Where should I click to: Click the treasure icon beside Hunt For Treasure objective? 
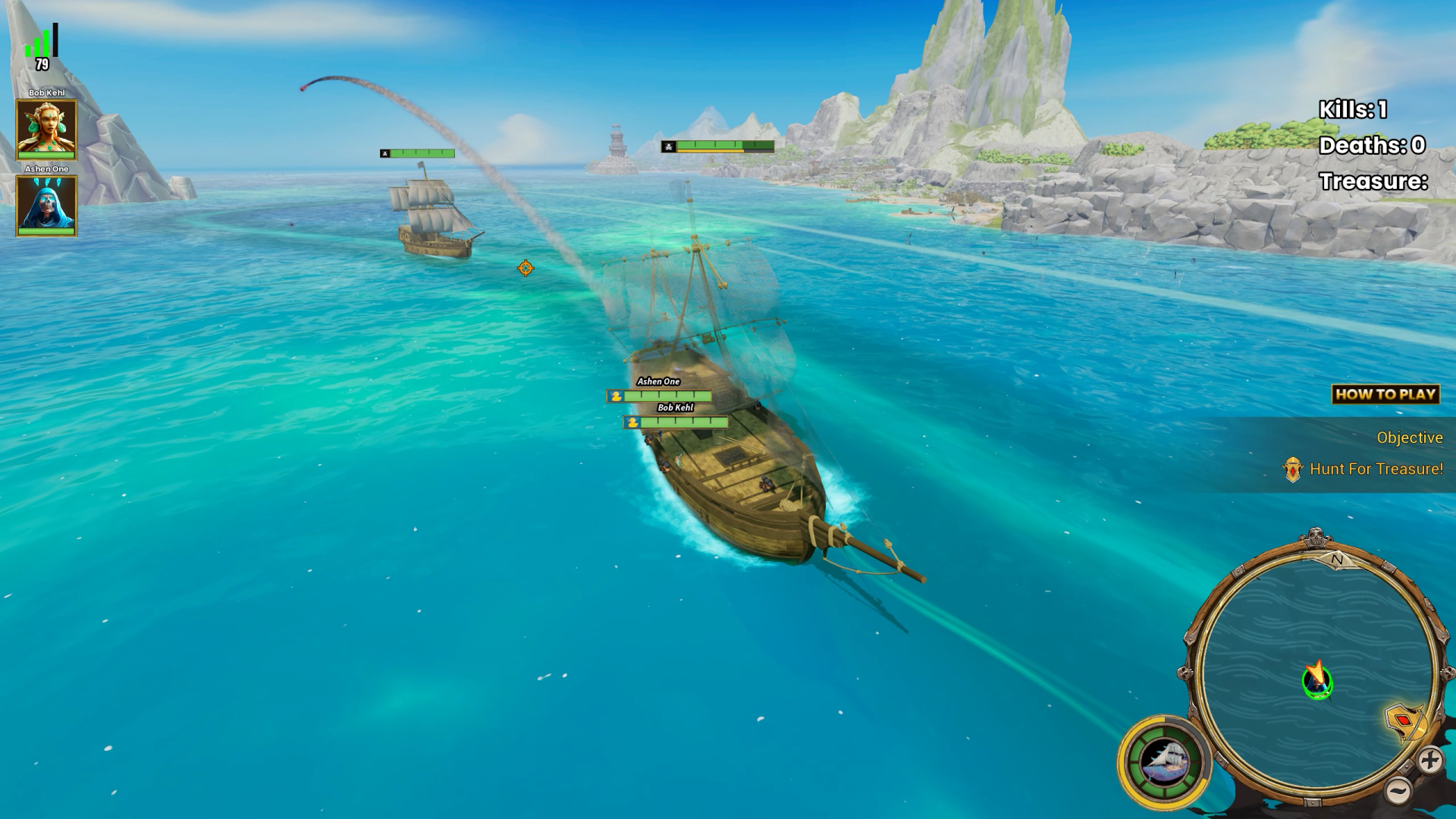[1291, 469]
